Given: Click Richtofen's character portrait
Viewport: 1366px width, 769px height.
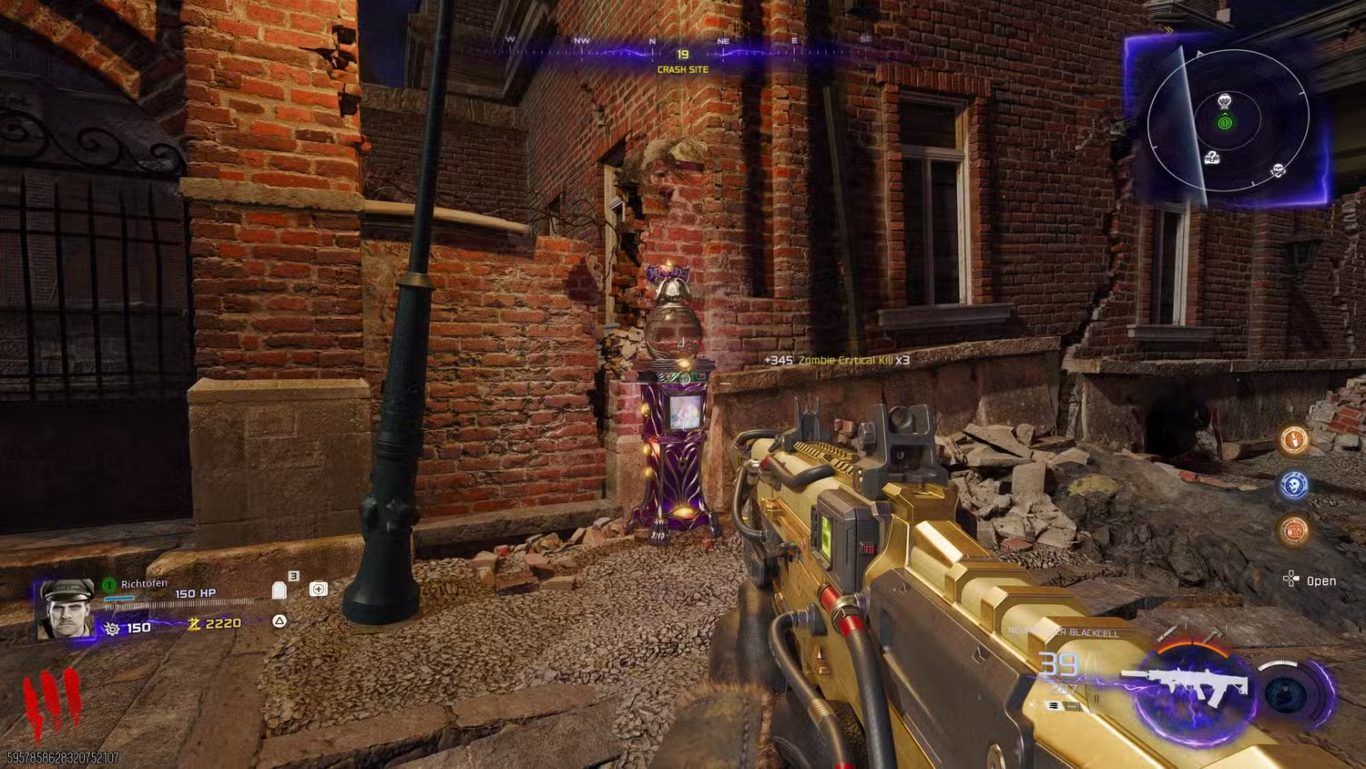Looking at the screenshot, I should (66, 609).
